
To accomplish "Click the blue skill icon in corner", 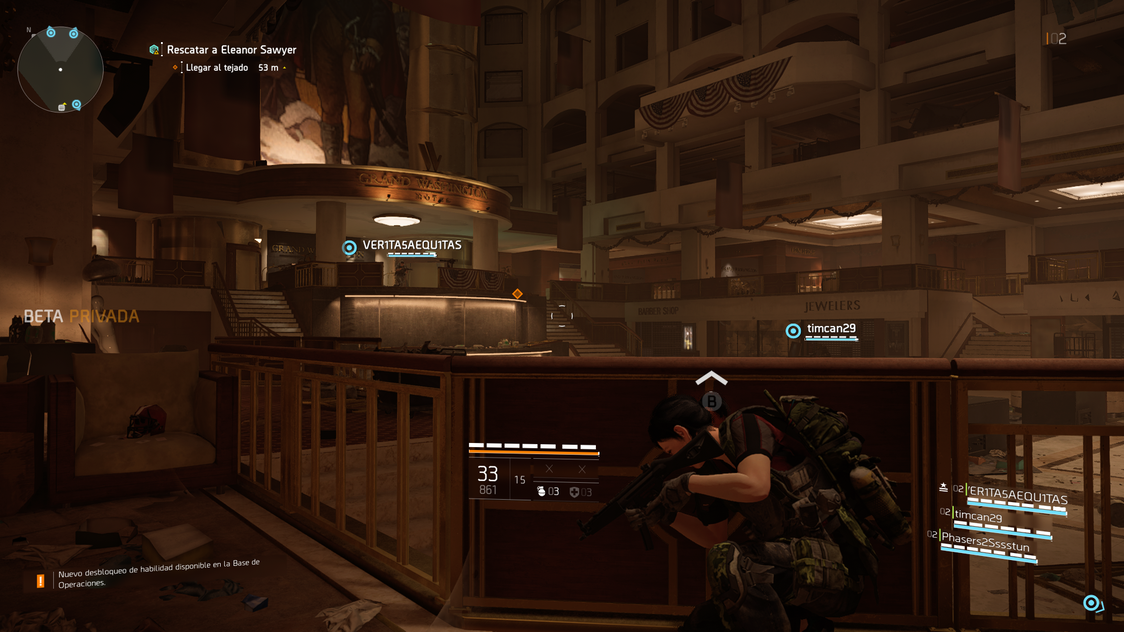I will 1091,603.
